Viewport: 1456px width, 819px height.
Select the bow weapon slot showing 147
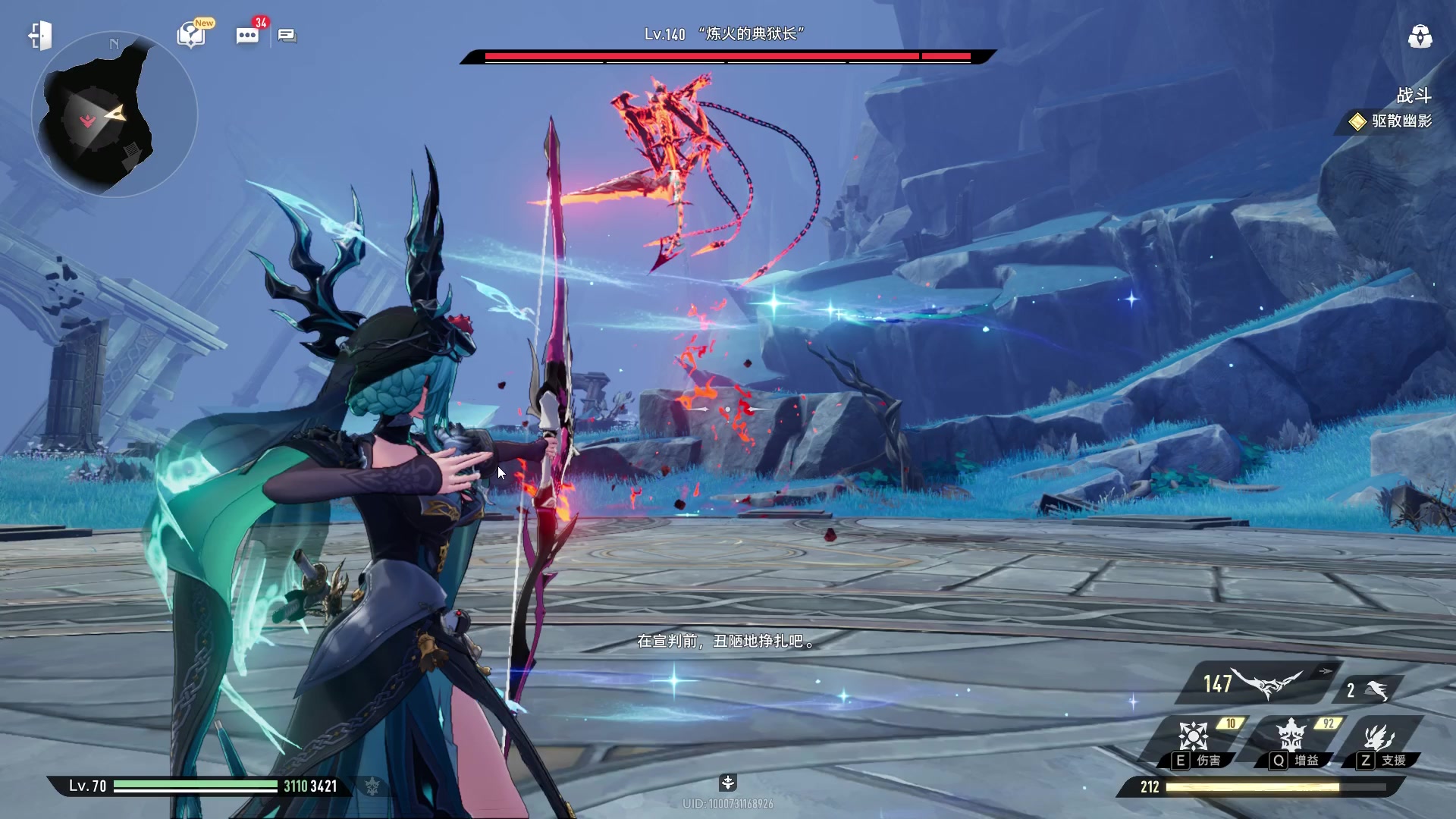pyautogui.click(x=1255, y=683)
